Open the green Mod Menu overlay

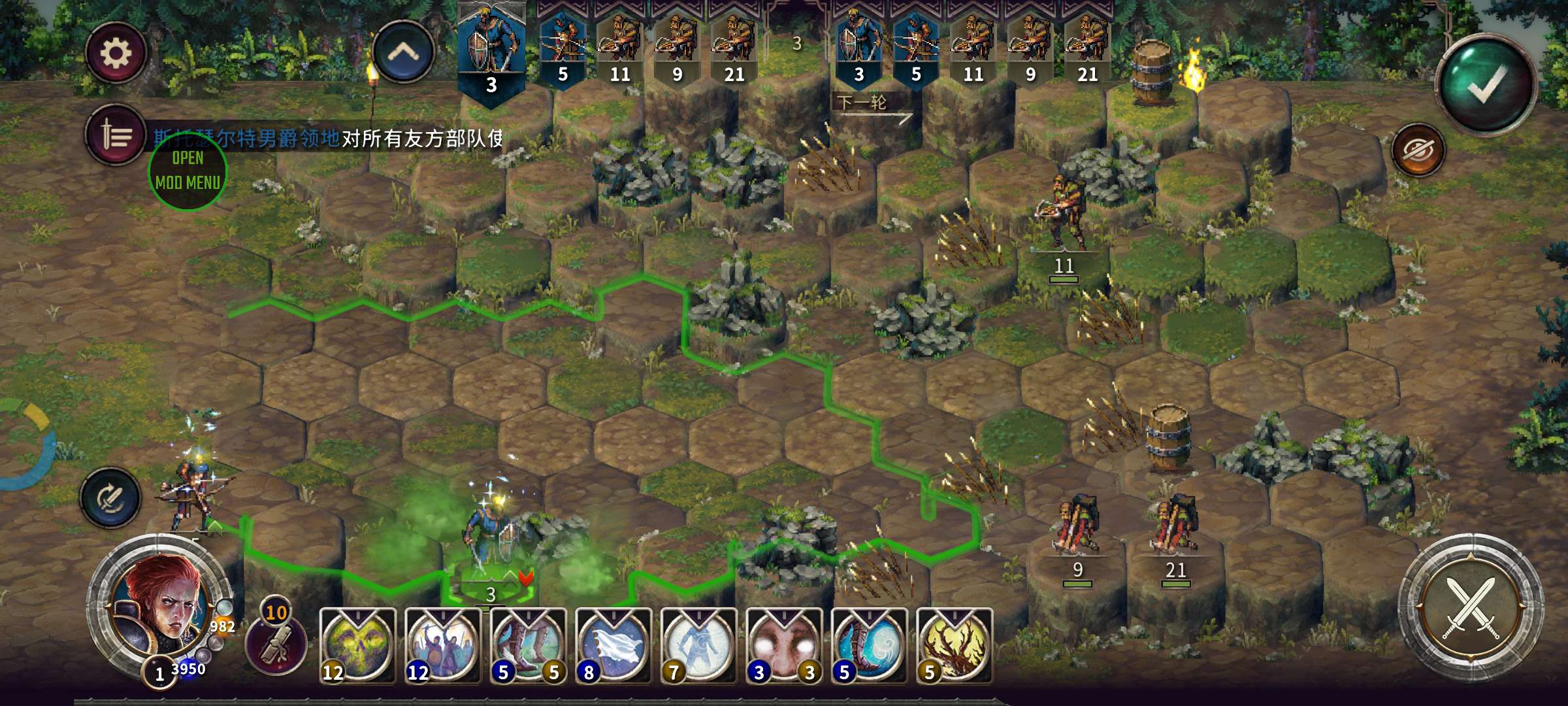pyautogui.click(x=188, y=170)
